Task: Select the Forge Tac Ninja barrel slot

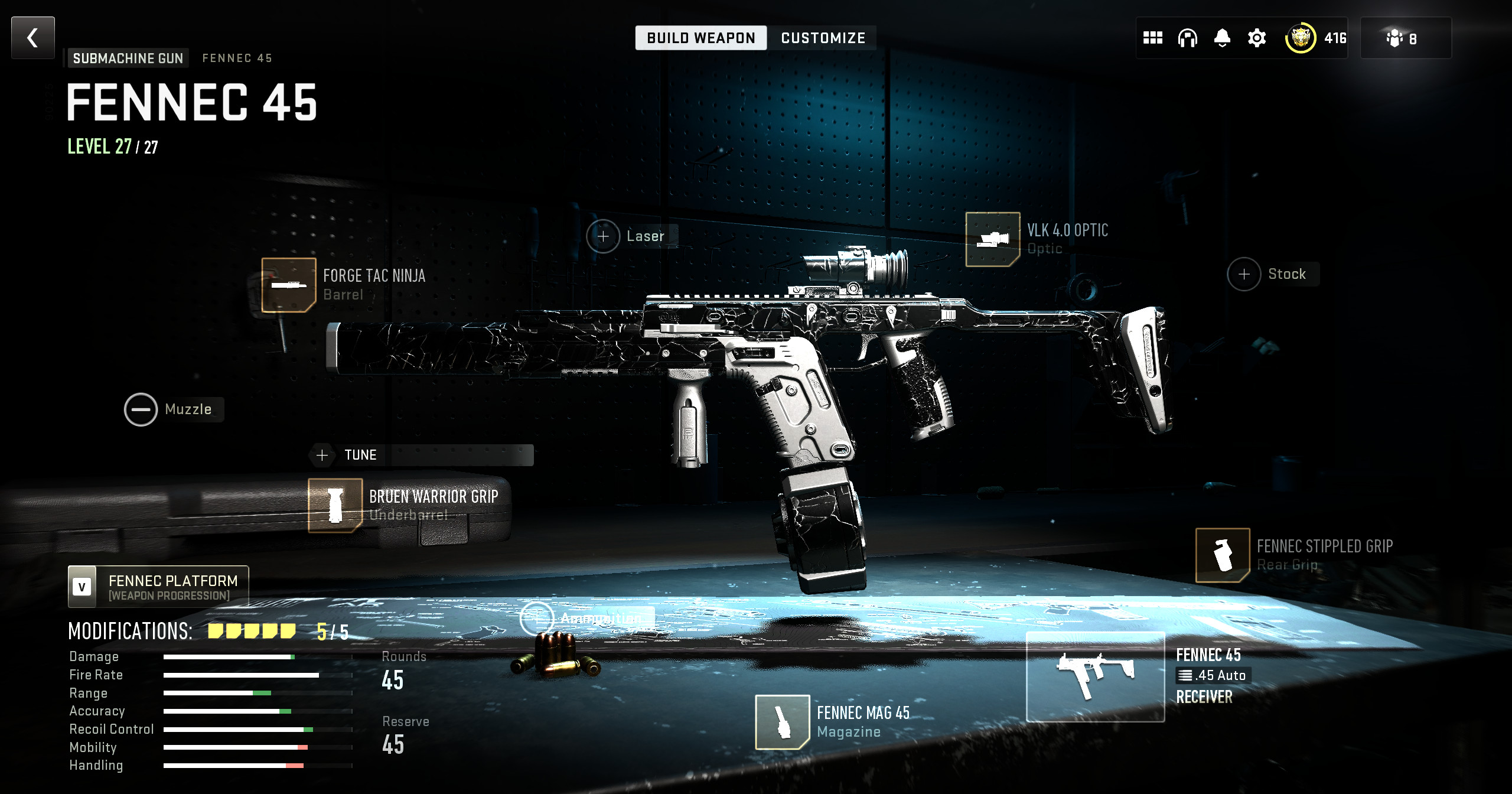Action: (x=289, y=285)
